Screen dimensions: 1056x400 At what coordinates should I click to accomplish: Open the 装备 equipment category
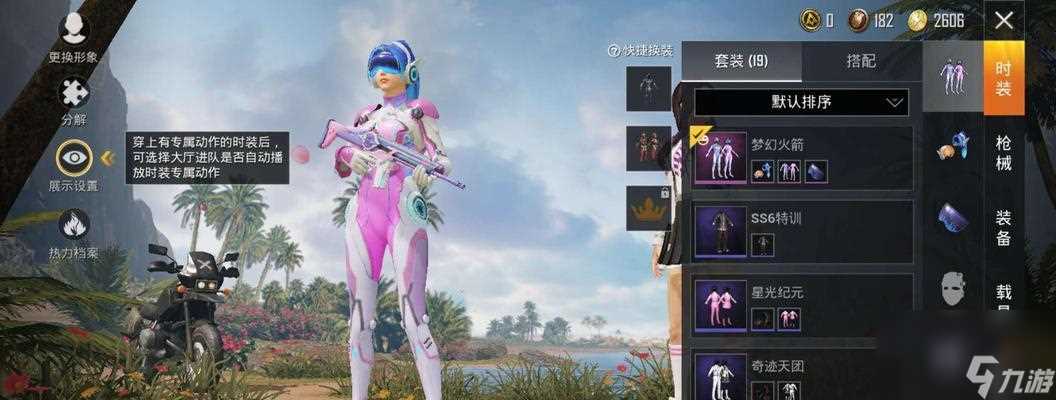[1003, 227]
